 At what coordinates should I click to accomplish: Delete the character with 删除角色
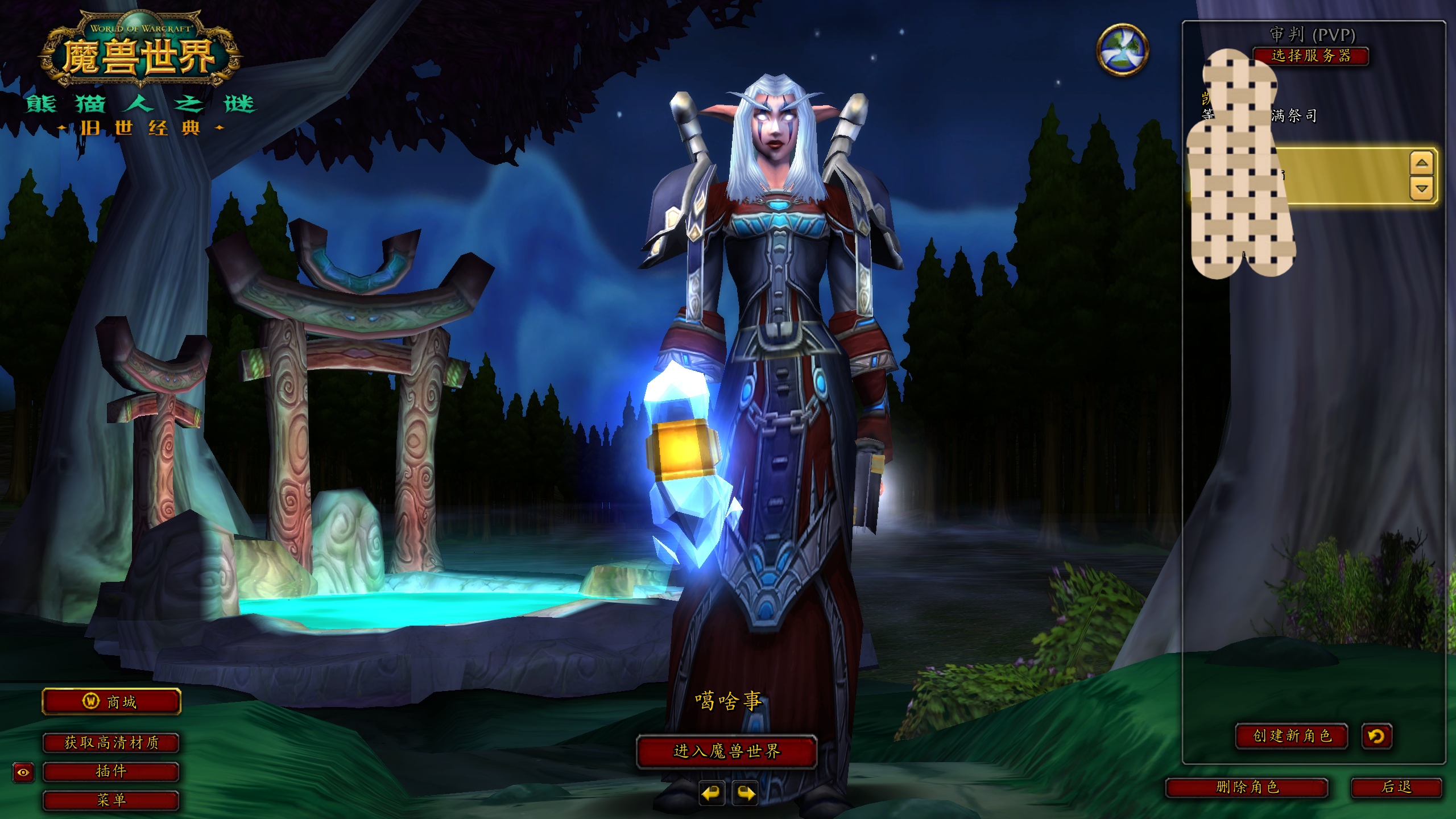point(1247,787)
